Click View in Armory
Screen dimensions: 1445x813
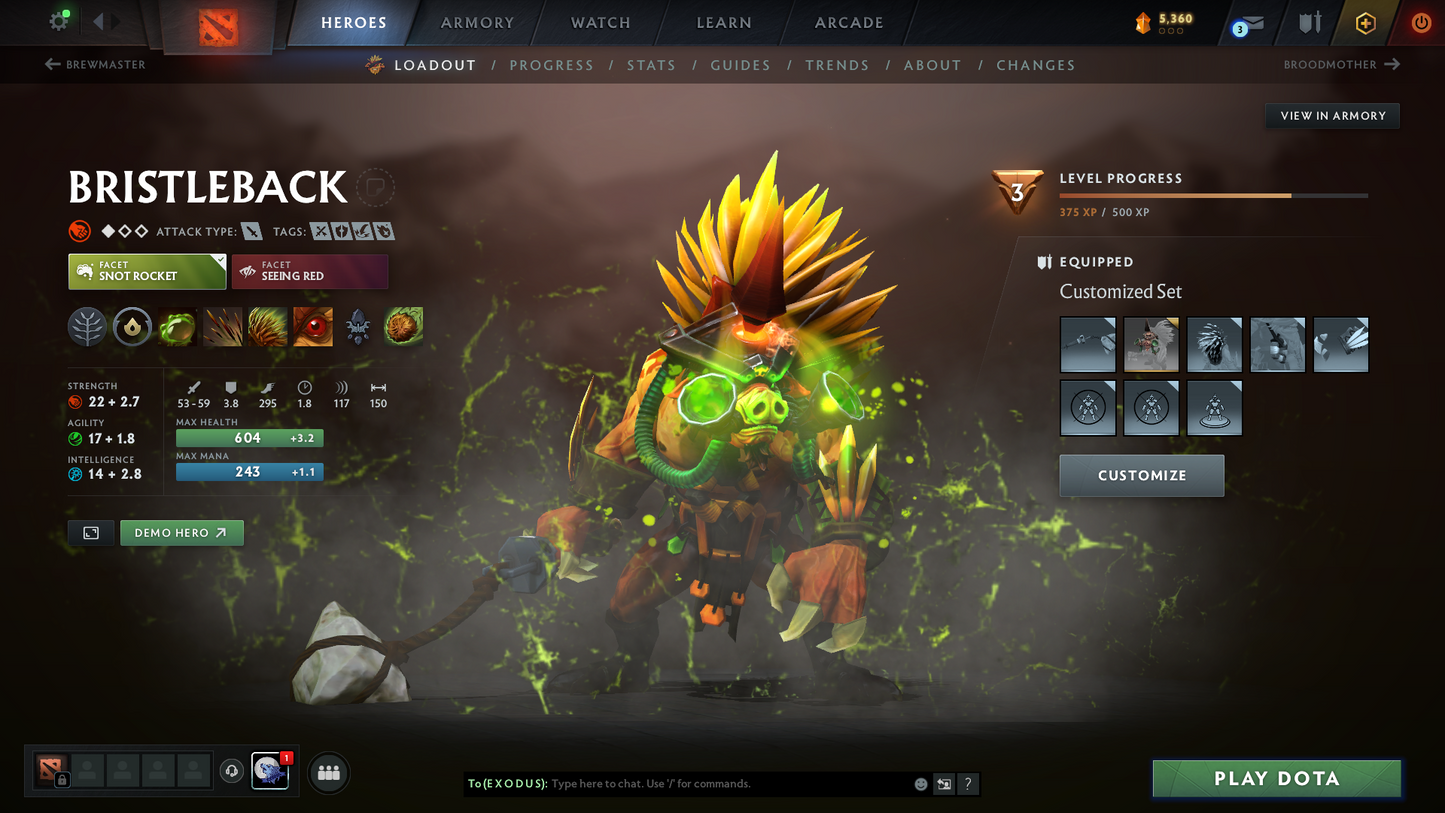(1332, 116)
